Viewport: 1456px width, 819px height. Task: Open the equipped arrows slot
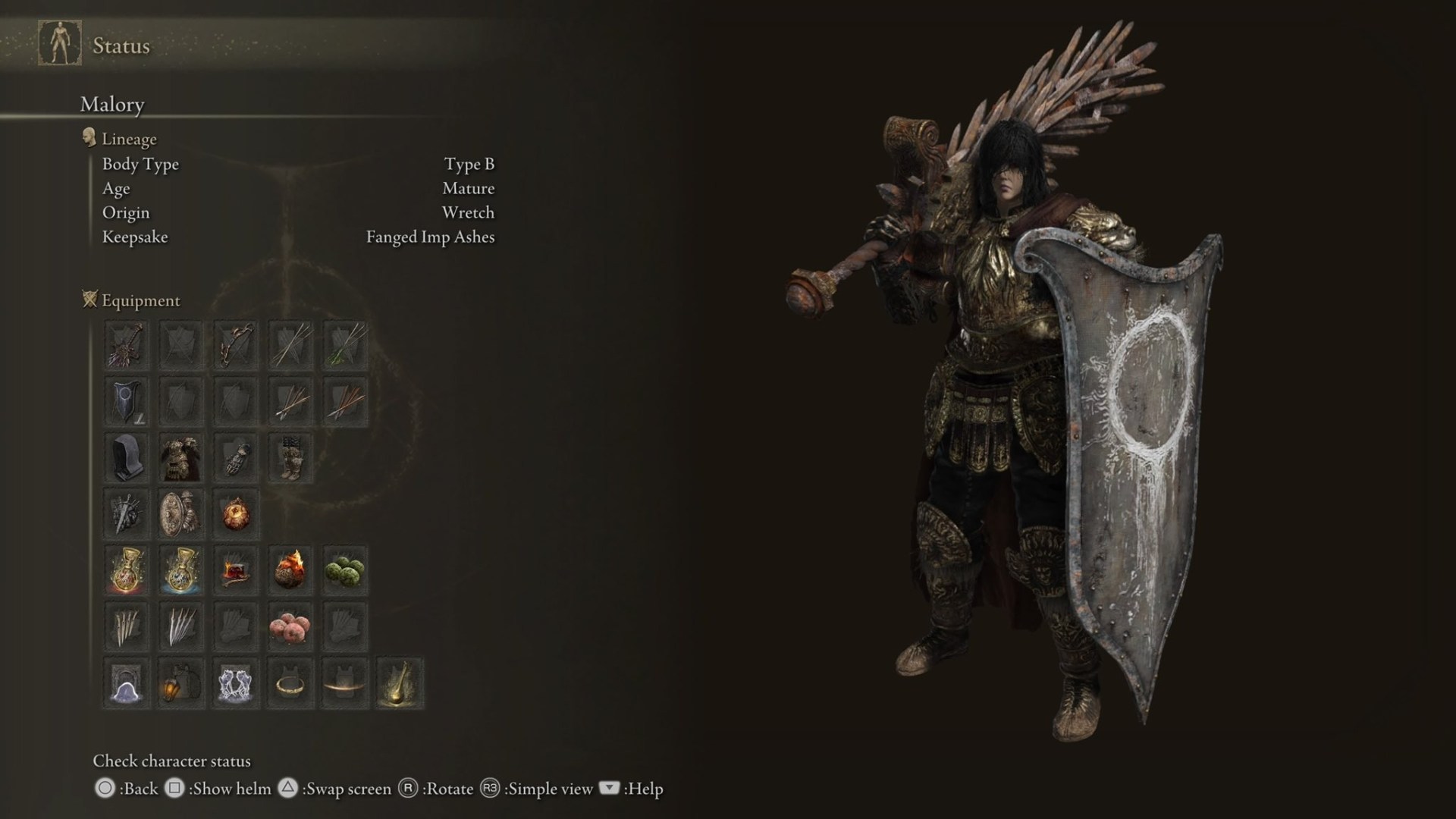coord(290,400)
